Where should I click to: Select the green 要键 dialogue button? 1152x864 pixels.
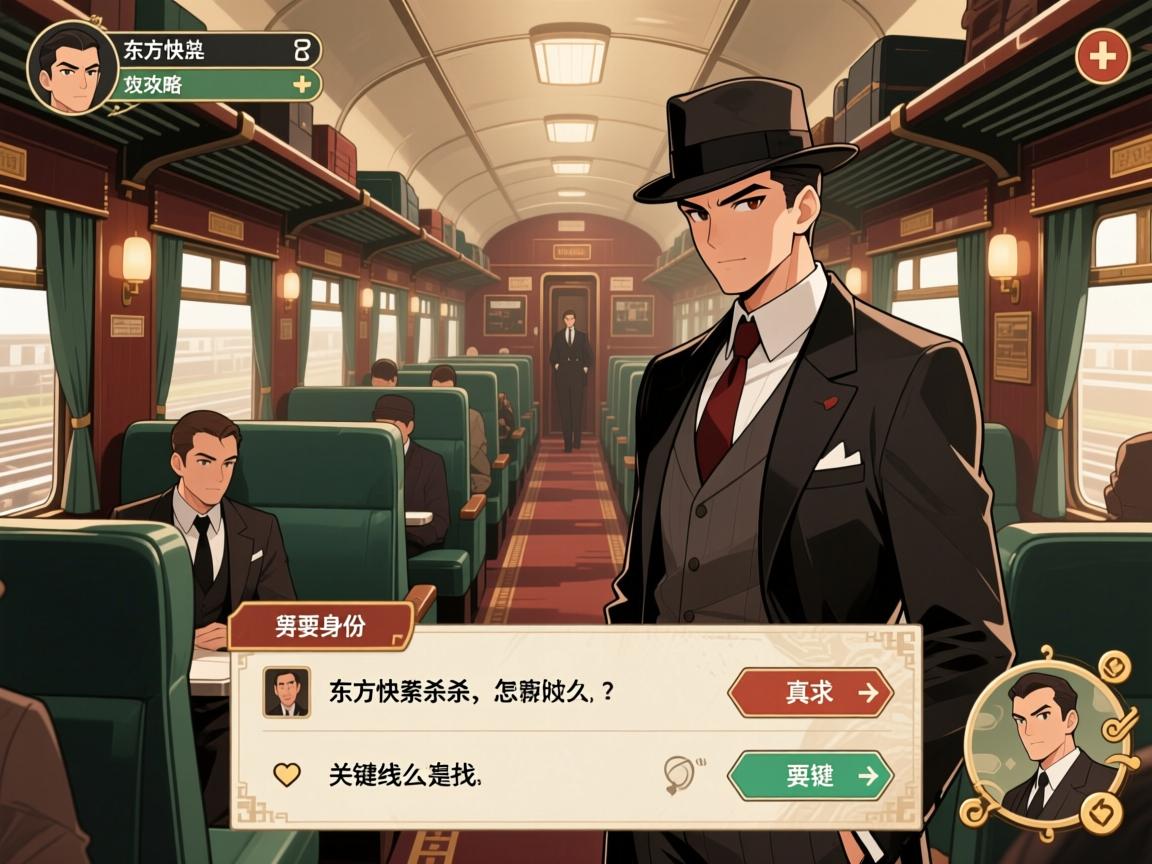(x=810, y=775)
